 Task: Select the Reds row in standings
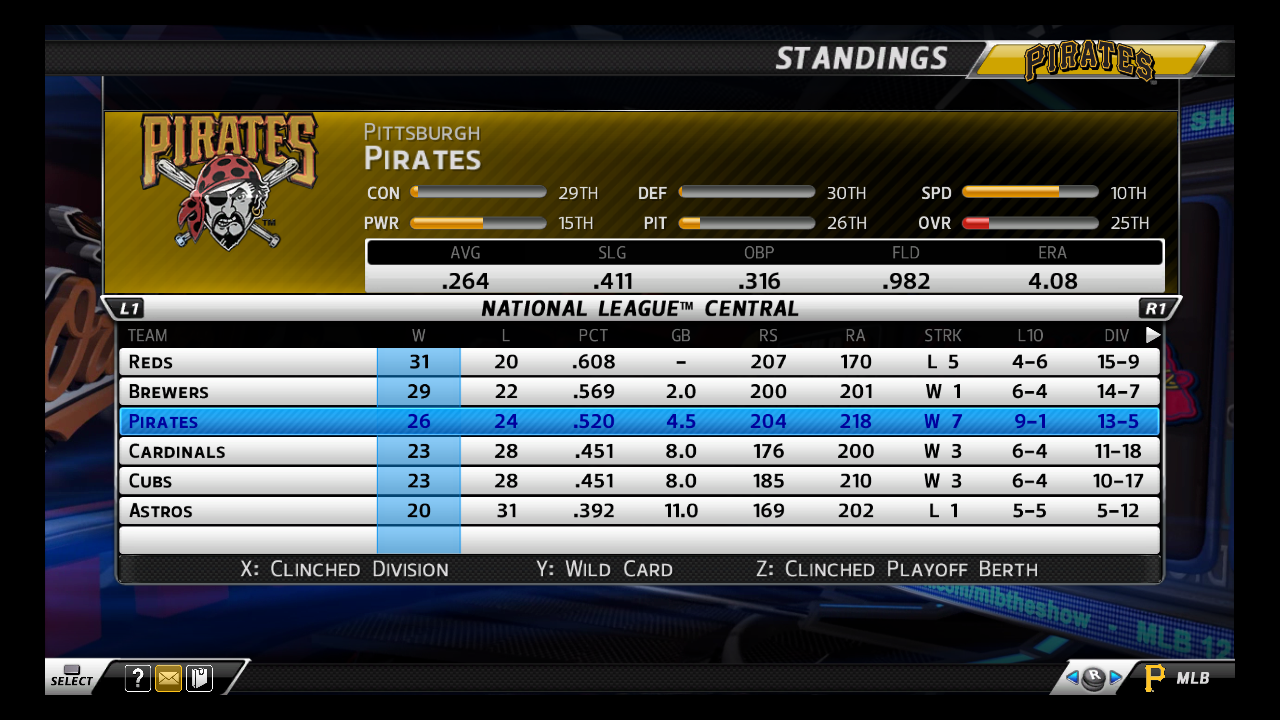639,361
